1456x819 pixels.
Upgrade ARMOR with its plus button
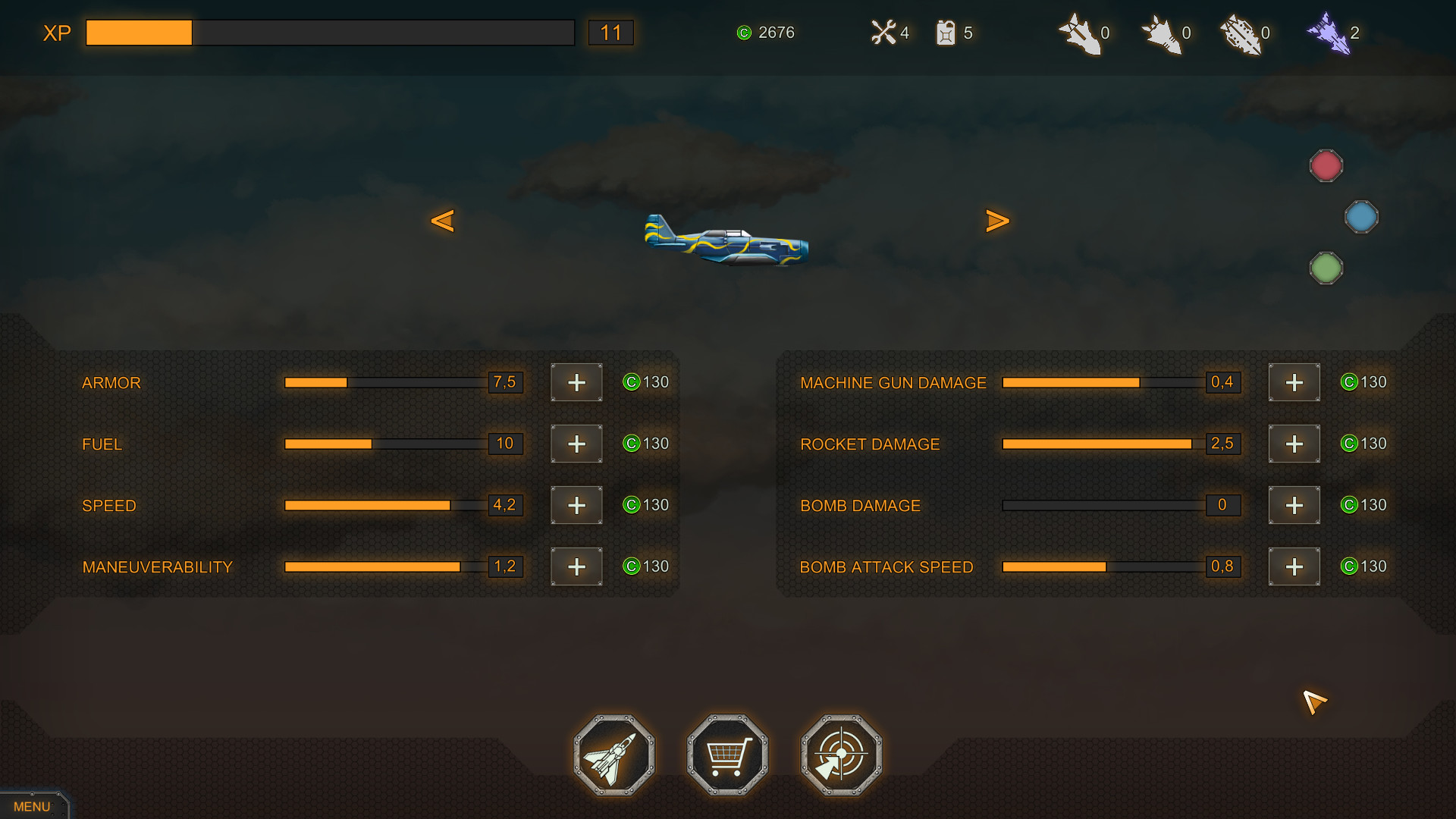576,383
